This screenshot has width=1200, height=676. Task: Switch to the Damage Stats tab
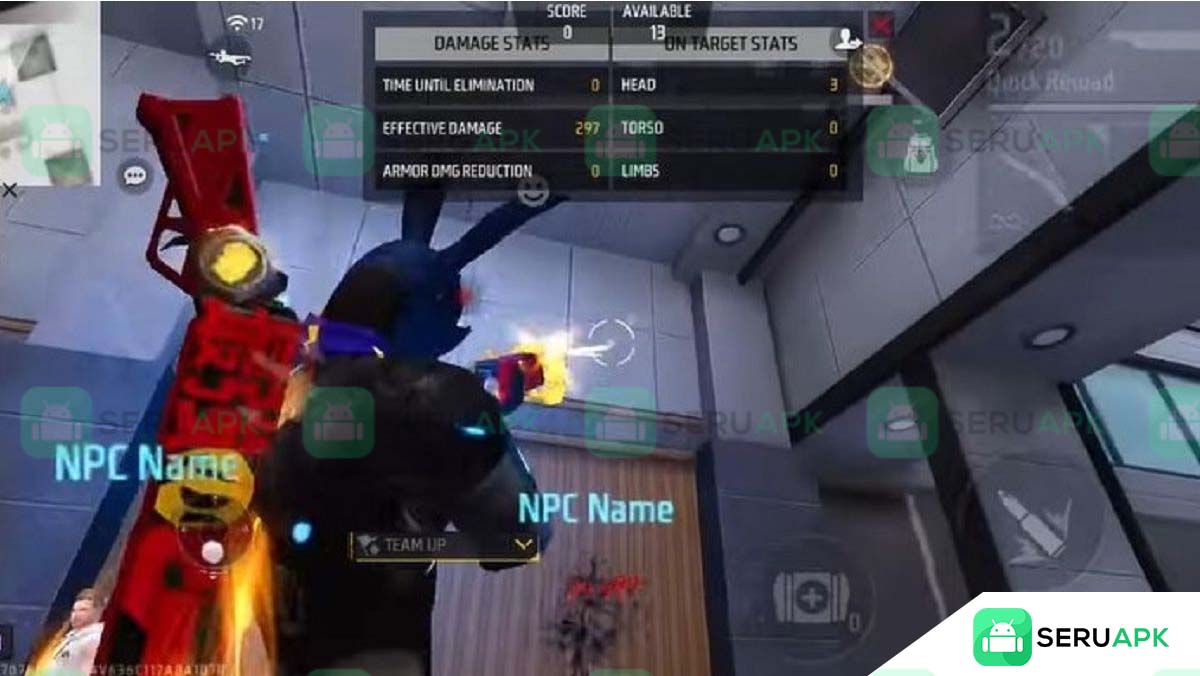tap(491, 44)
